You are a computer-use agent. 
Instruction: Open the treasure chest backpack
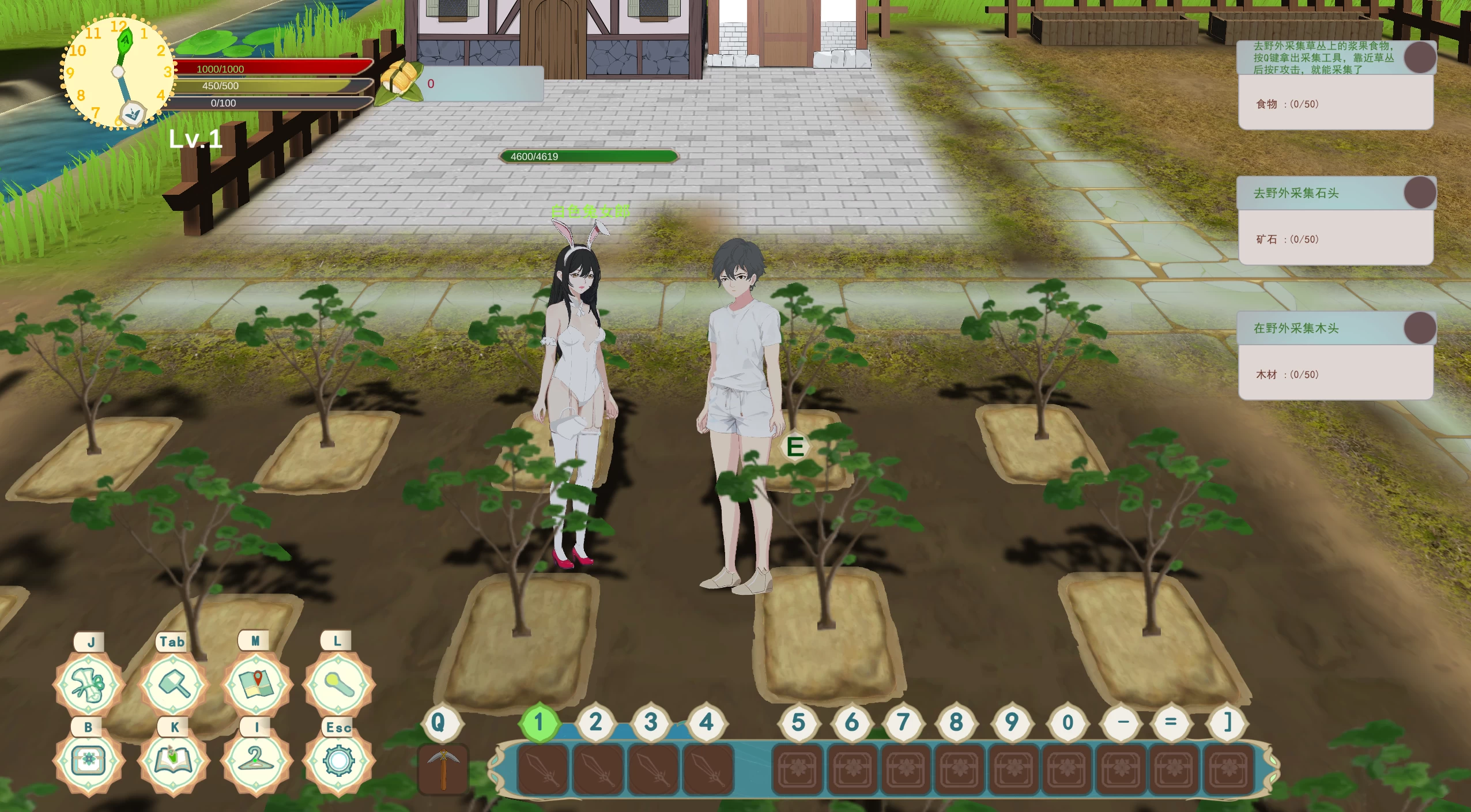tap(89, 761)
